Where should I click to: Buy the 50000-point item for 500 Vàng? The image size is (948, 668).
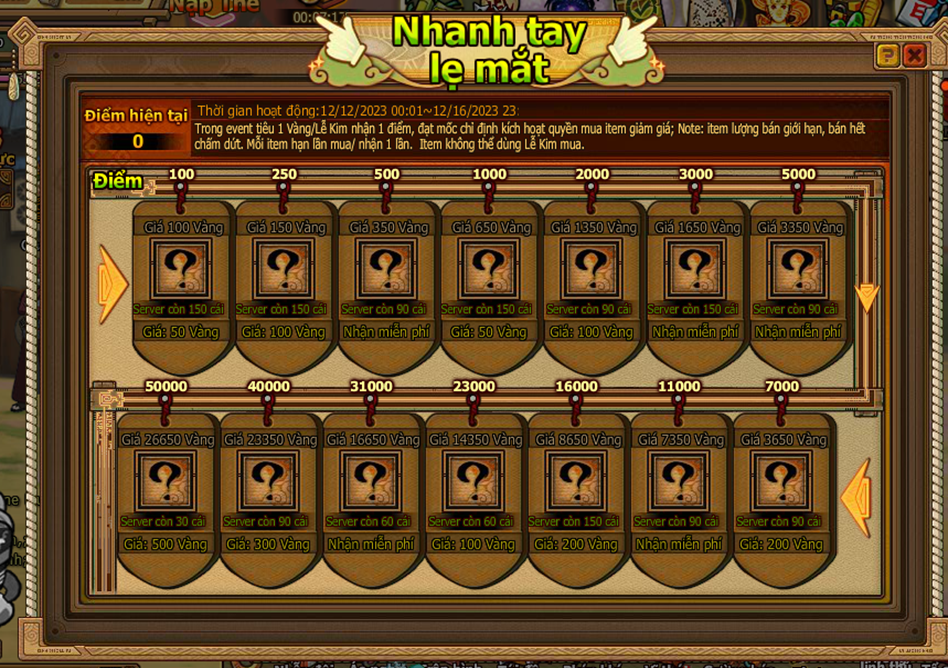click(166, 544)
